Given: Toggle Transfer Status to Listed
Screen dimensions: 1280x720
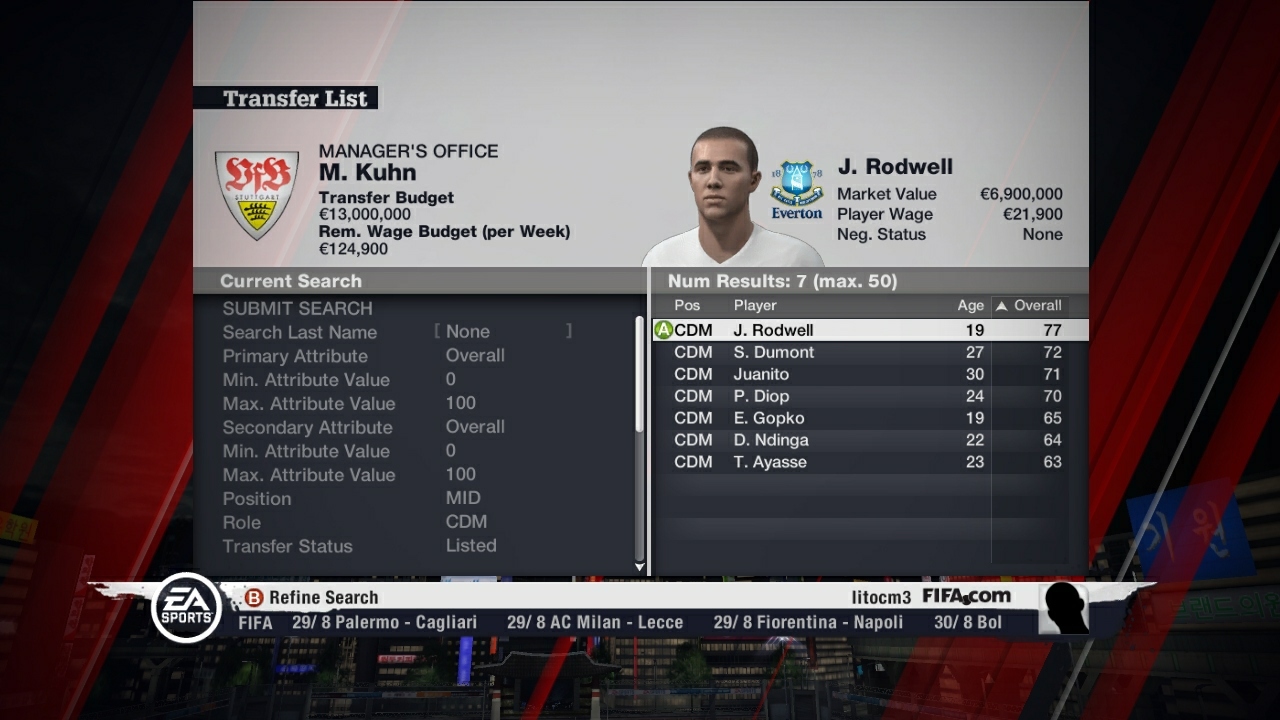Looking at the screenshot, I should point(471,546).
